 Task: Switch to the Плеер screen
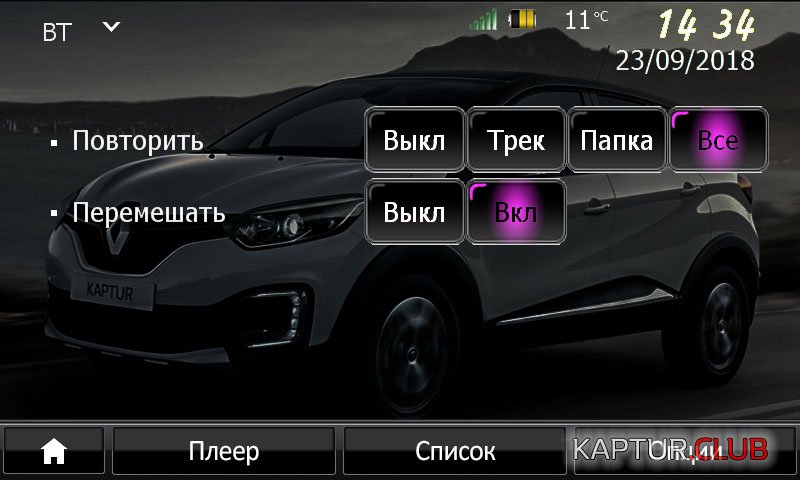point(224,452)
